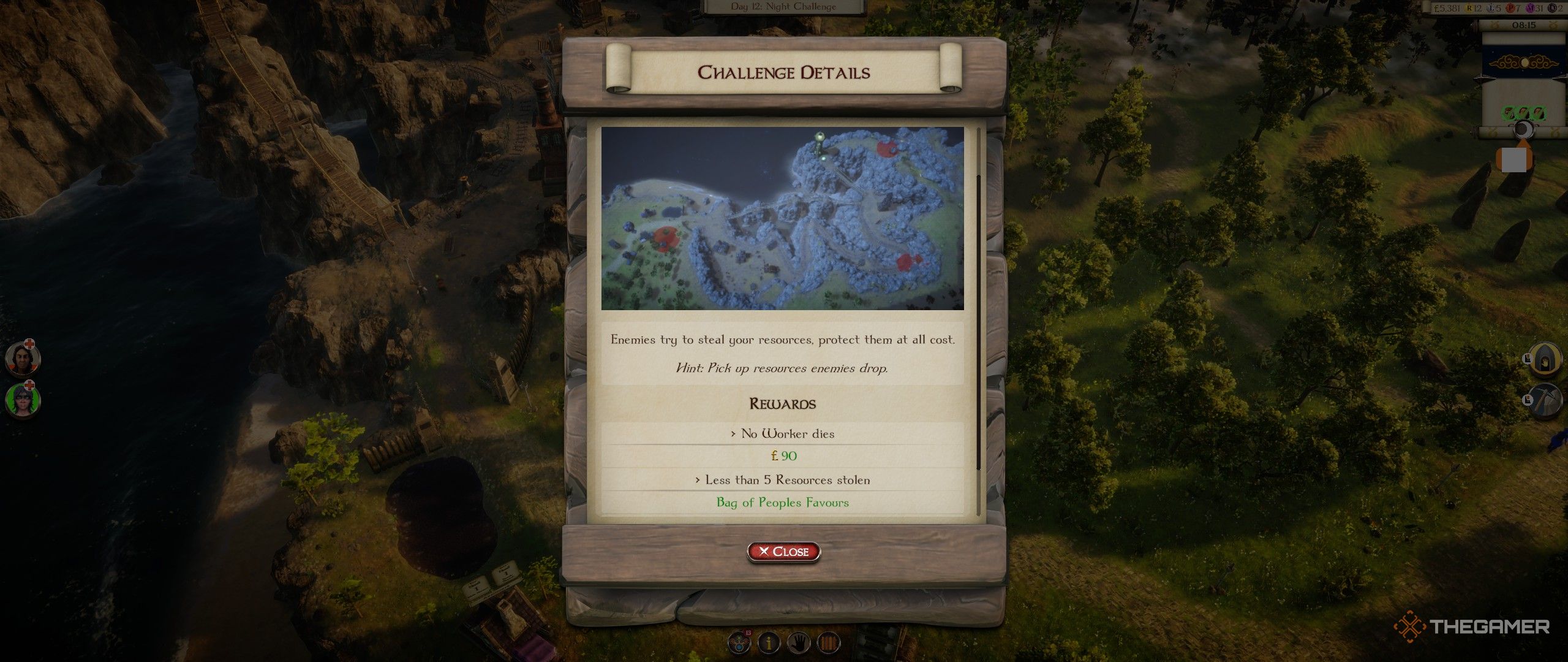The height and width of the screenshot is (662, 1568).
Task: Click the Day 12 Night Challenge banner
Action: (x=783, y=7)
